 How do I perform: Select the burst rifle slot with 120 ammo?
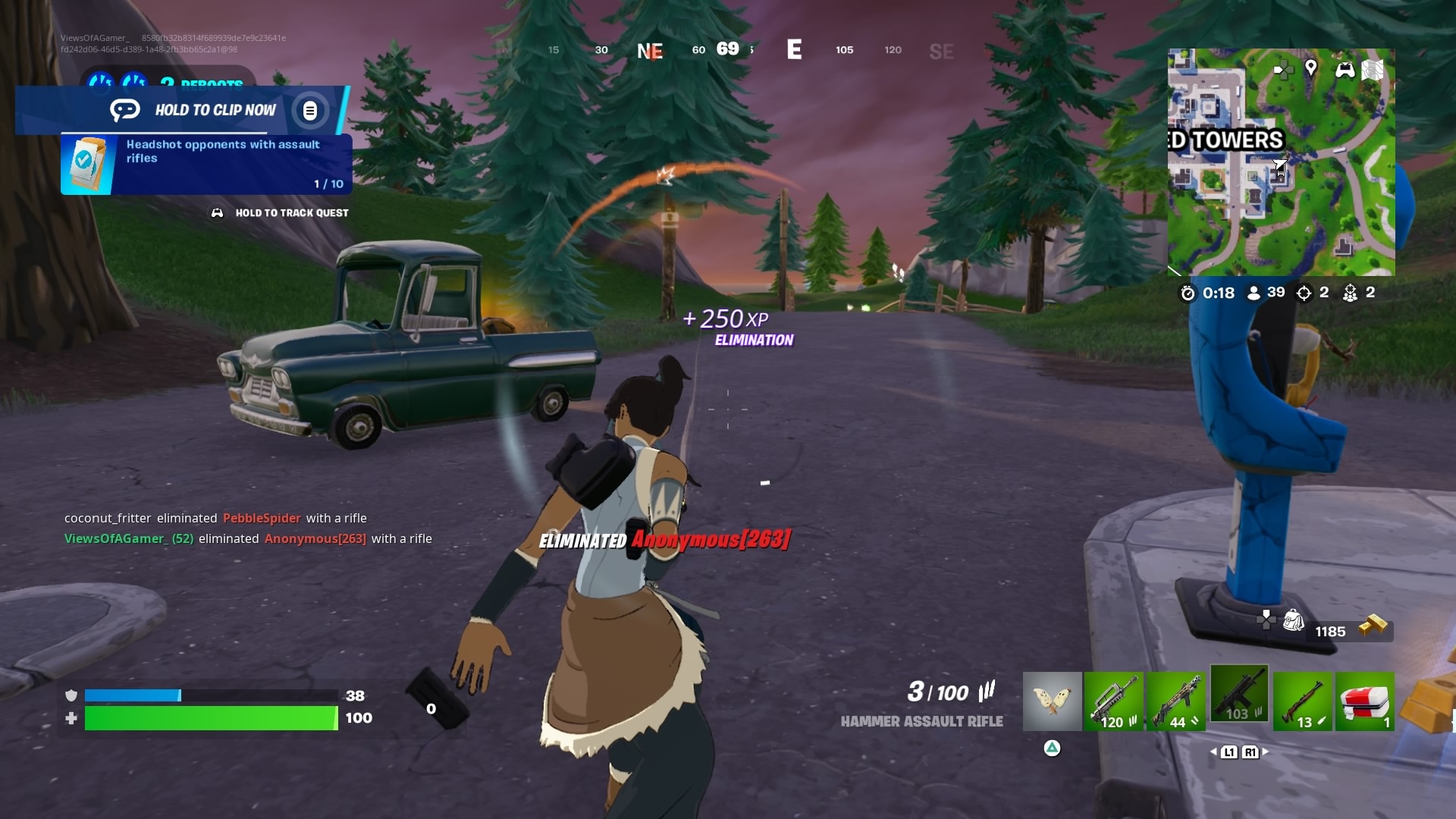click(1113, 701)
